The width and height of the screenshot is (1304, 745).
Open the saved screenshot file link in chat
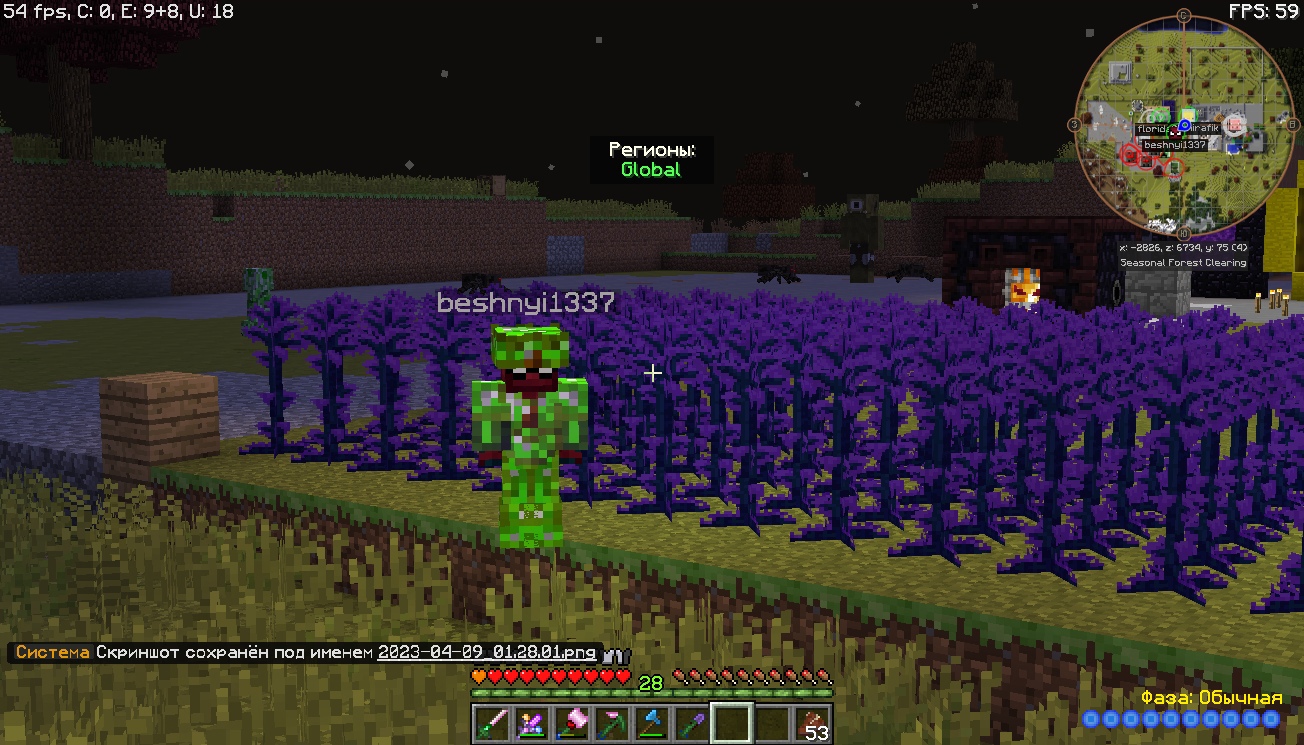click(x=486, y=653)
